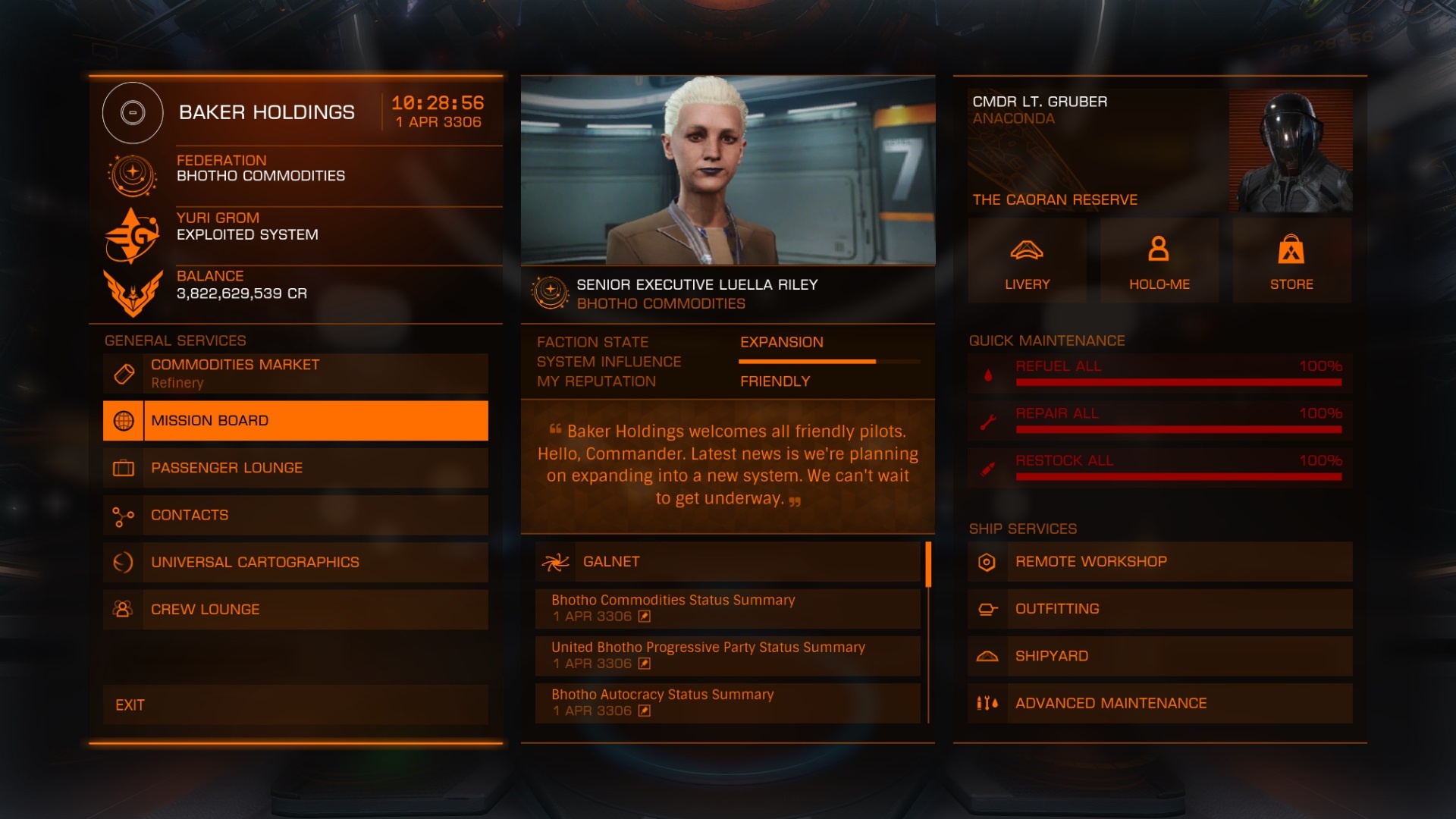This screenshot has height=819, width=1456.
Task: Open the Shipyard
Action: click(x=1159, y=656)
